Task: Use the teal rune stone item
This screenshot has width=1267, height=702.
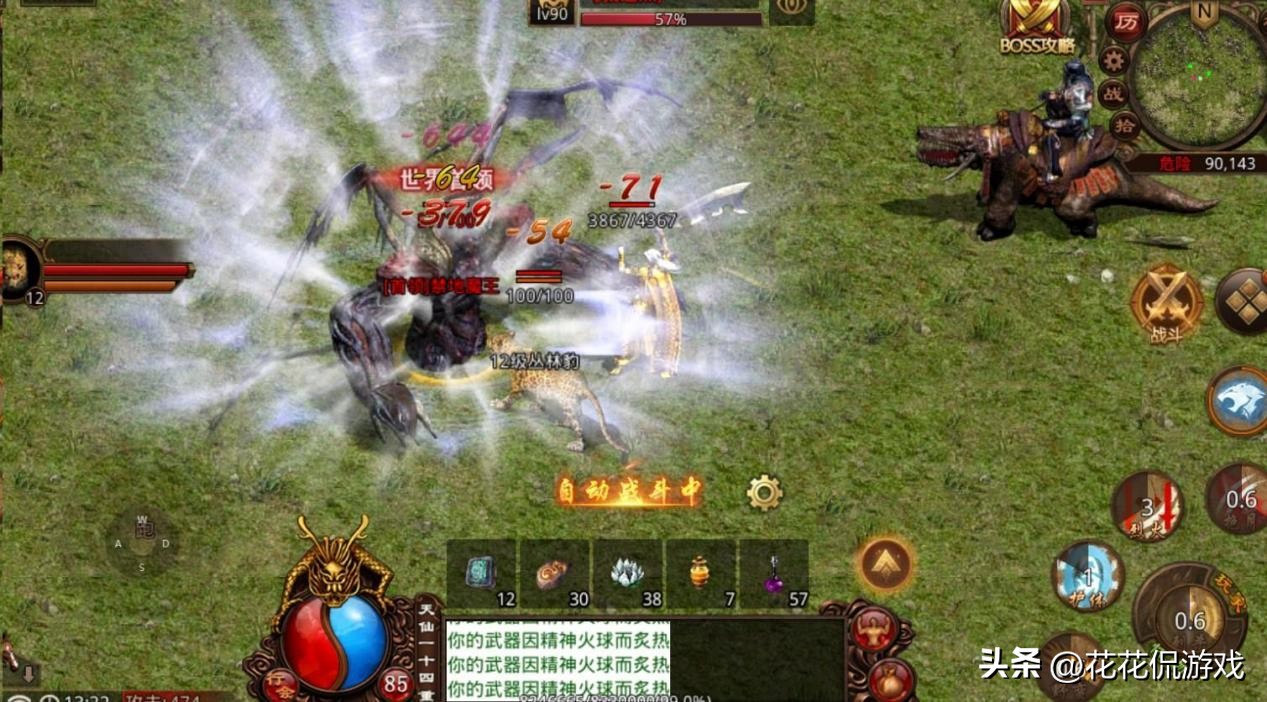Action: pyautogui.click(x=481, y=574)
